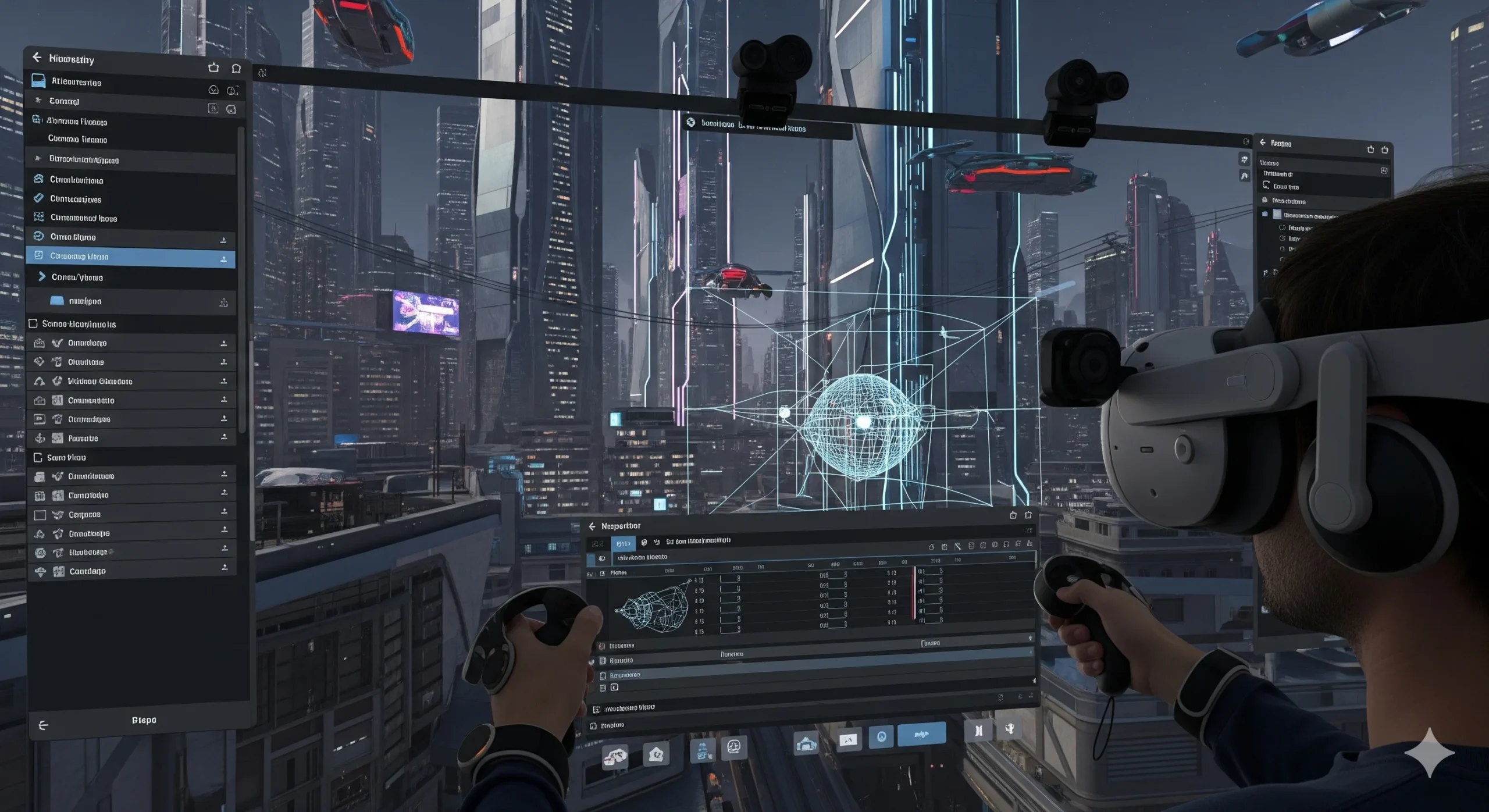Click the blue circle icon button in the bottom toolbar
This screenshot has width=1489, height=812.
click(881, 737)
